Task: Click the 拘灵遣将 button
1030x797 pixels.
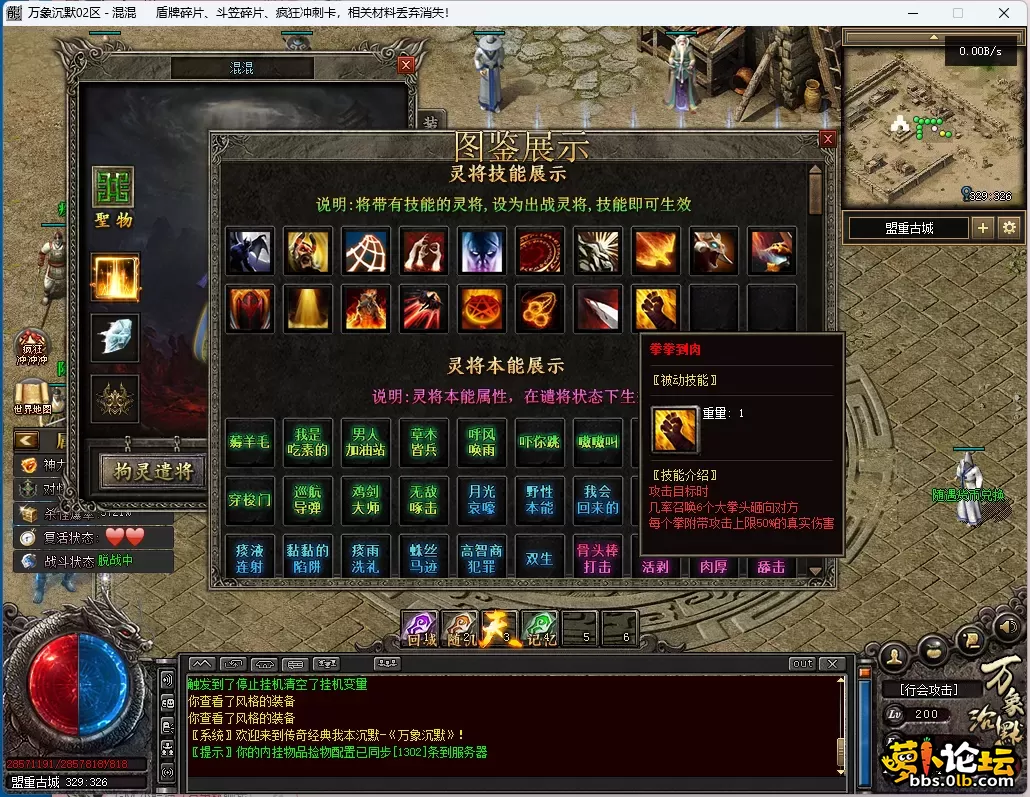Action: point(152,470)
